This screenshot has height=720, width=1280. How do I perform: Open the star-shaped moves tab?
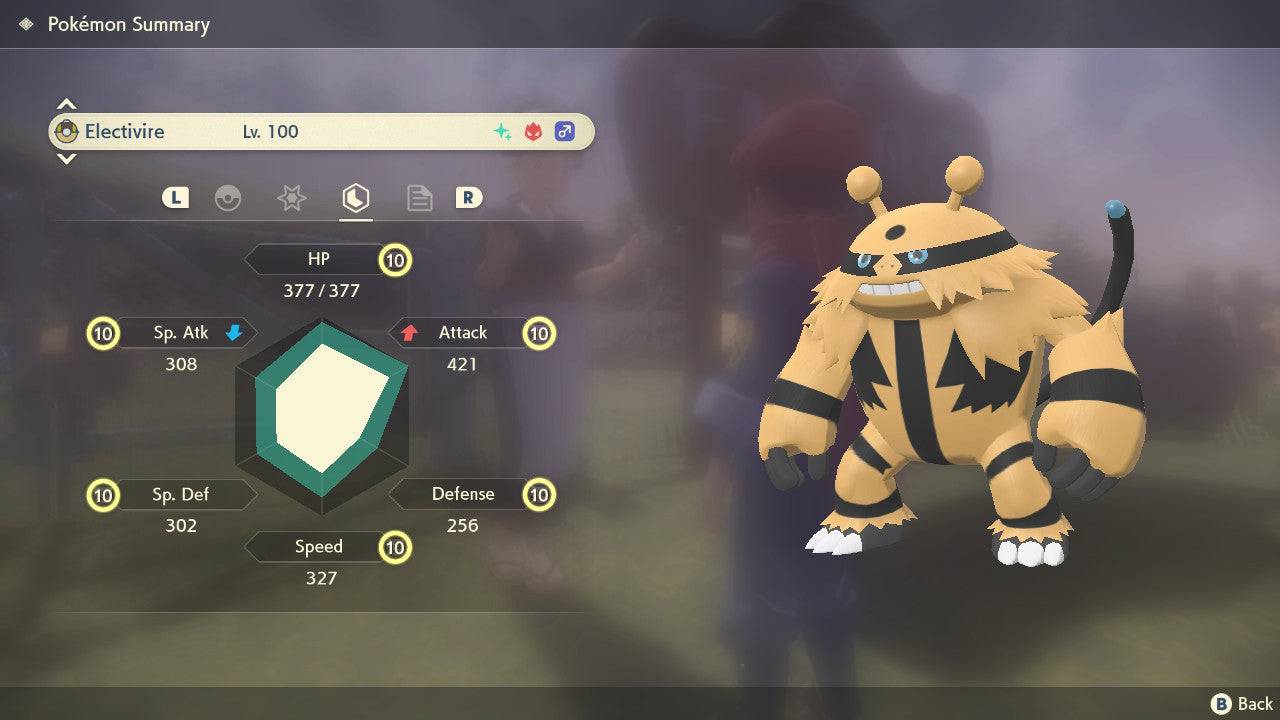point(291,198)
